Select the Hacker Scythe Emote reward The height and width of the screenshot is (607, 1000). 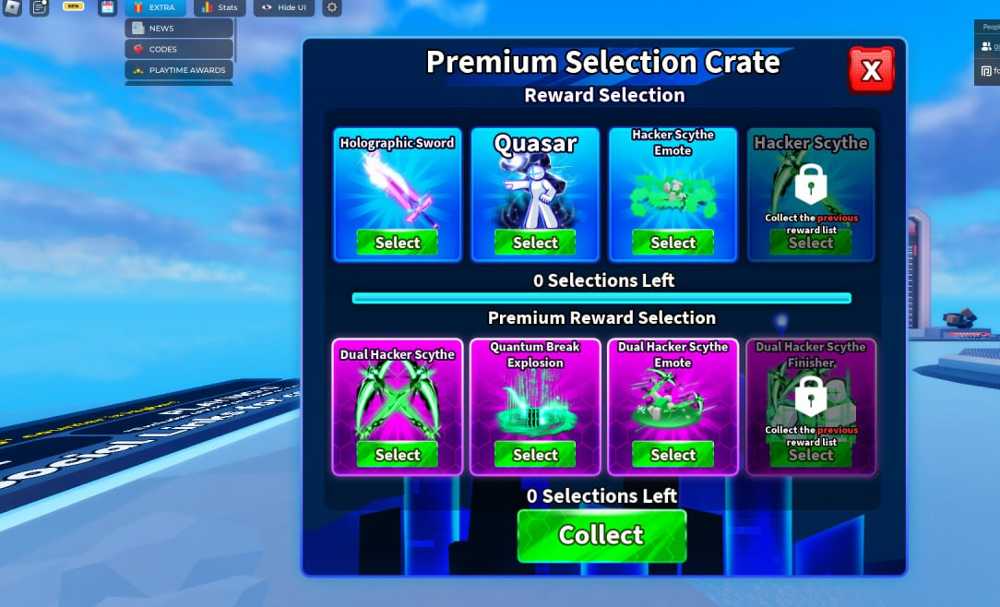[673, 242]
